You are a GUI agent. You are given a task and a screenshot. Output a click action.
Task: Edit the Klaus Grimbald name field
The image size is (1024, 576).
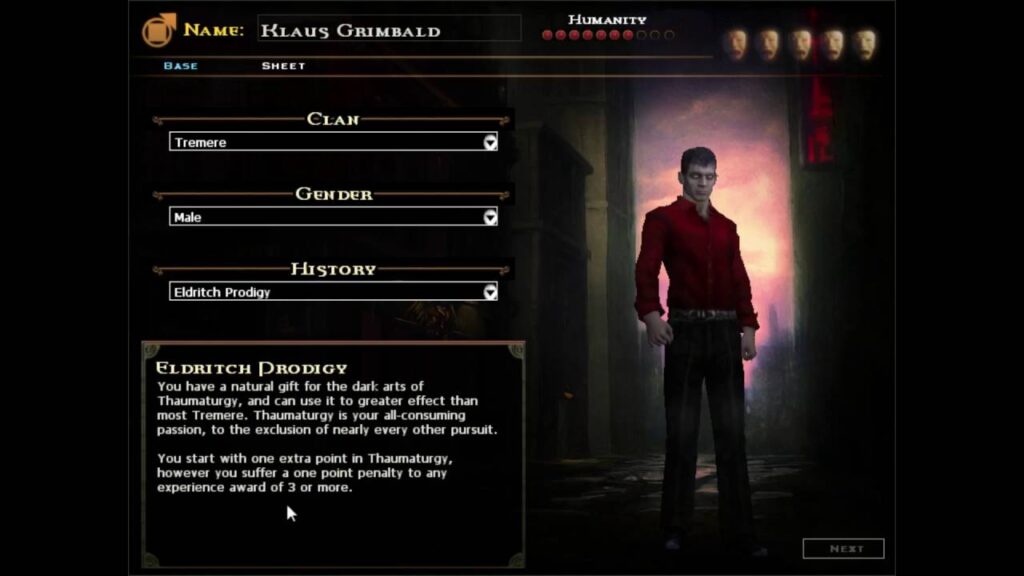388,30
